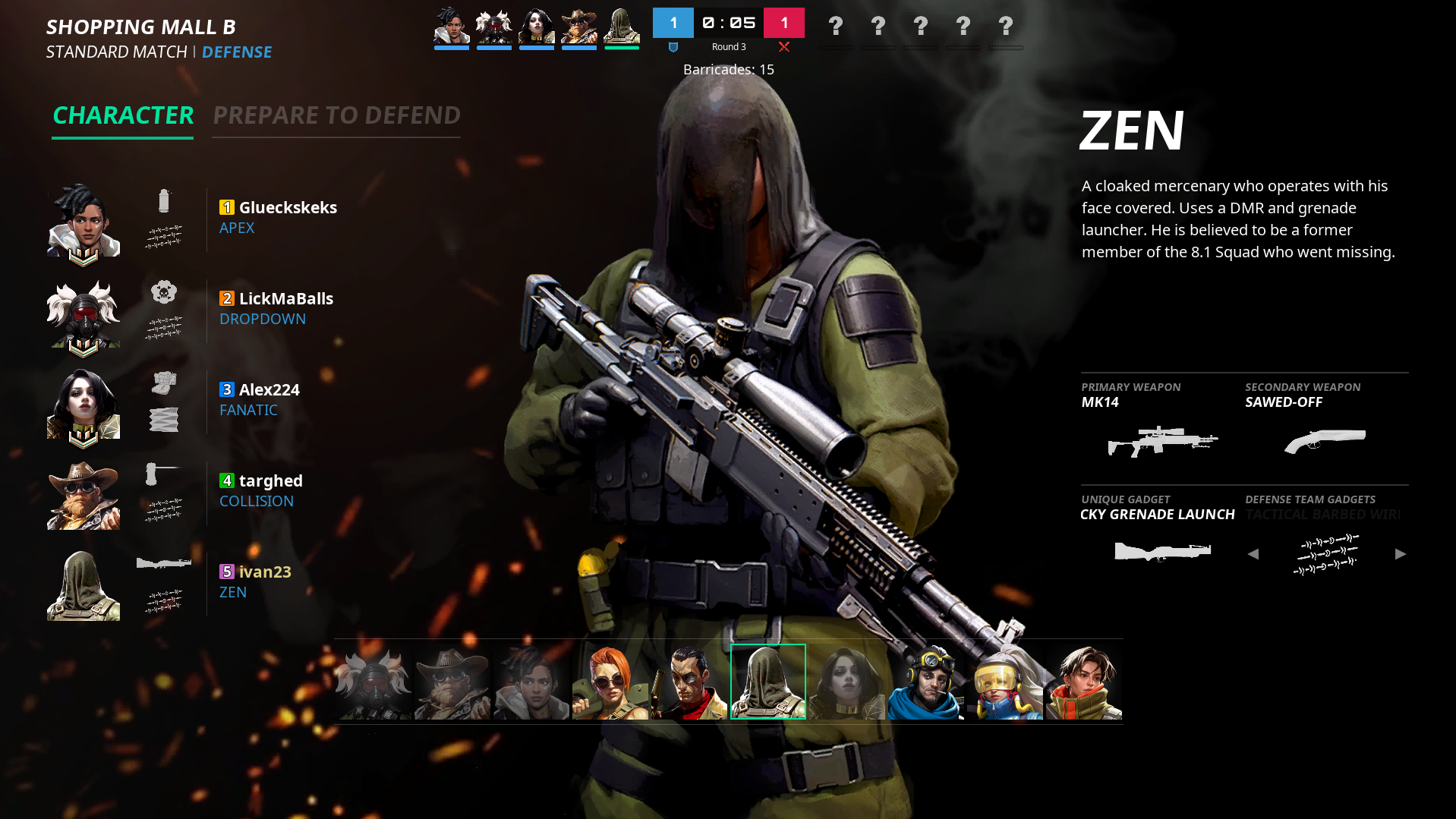
Task: Open the Prepare to Defend tab
Action: pyautogui.click(x=336, y=115)
